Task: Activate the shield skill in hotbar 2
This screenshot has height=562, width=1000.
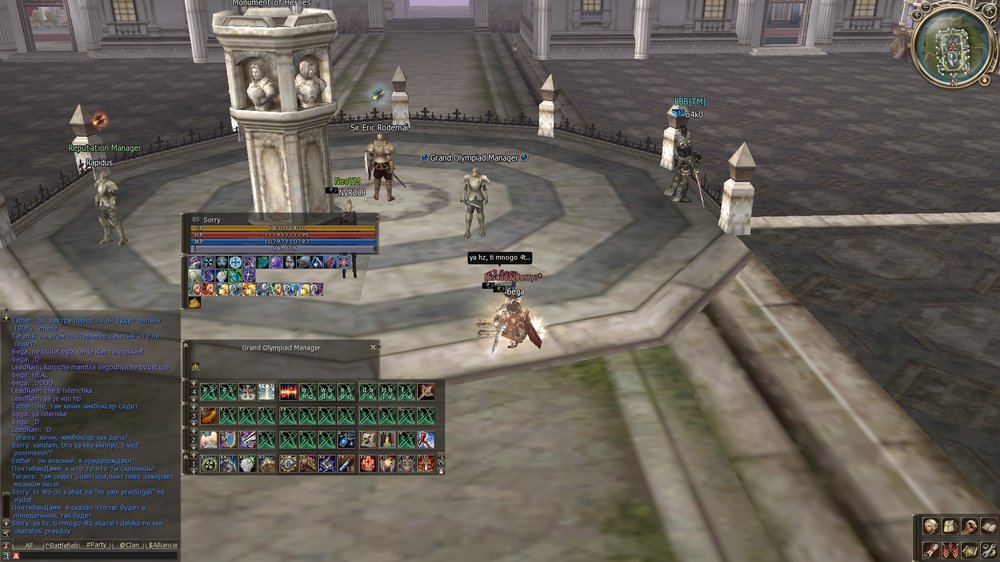Action: (229, 439)
